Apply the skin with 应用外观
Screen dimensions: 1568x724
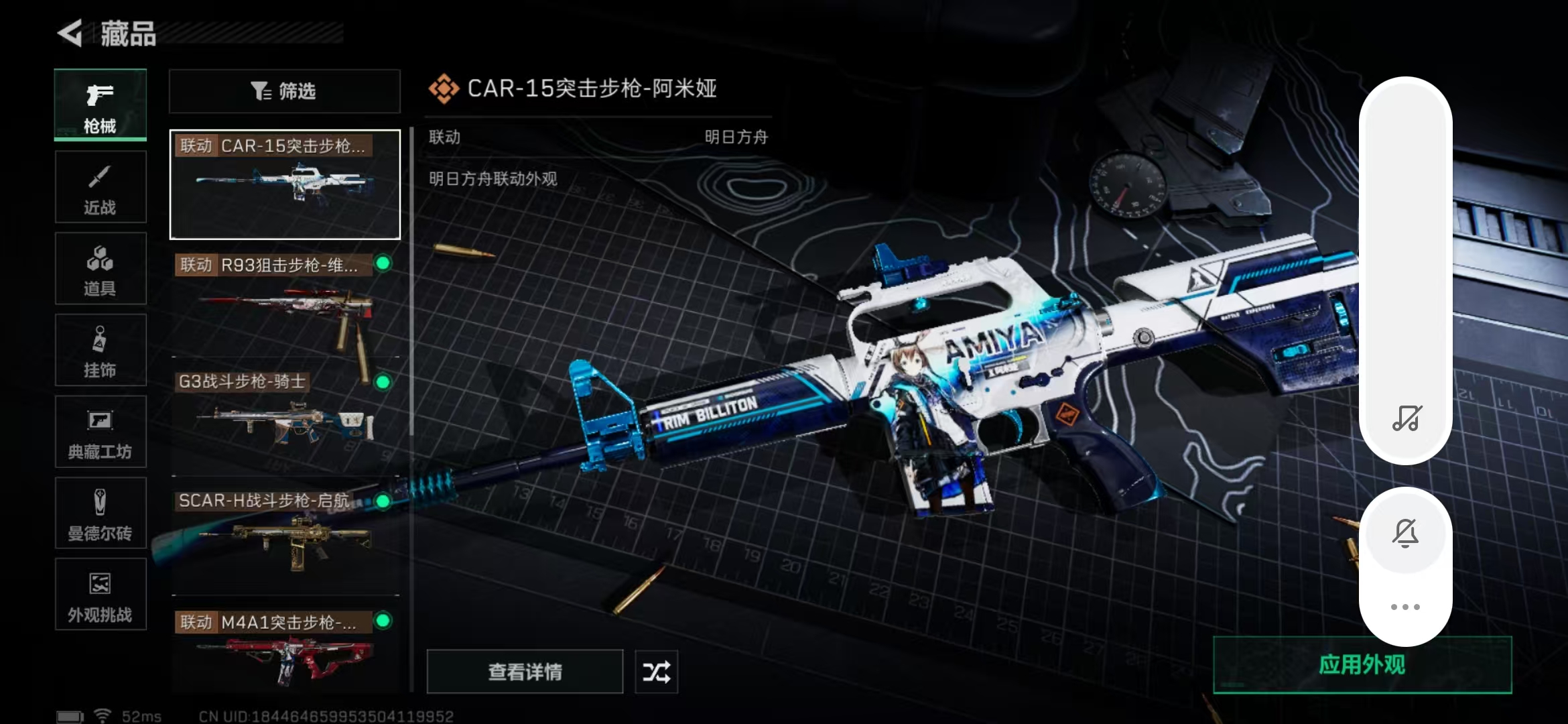pyautogui.click(x=1362, y=664)
